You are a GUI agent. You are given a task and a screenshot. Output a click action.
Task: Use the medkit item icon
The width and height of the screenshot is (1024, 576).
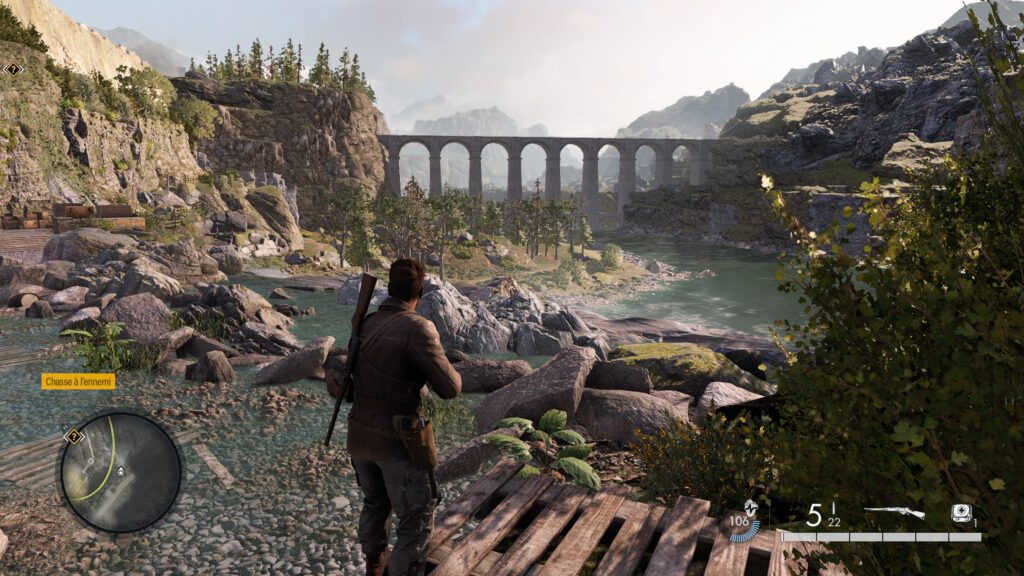click(x=961, y=512)
